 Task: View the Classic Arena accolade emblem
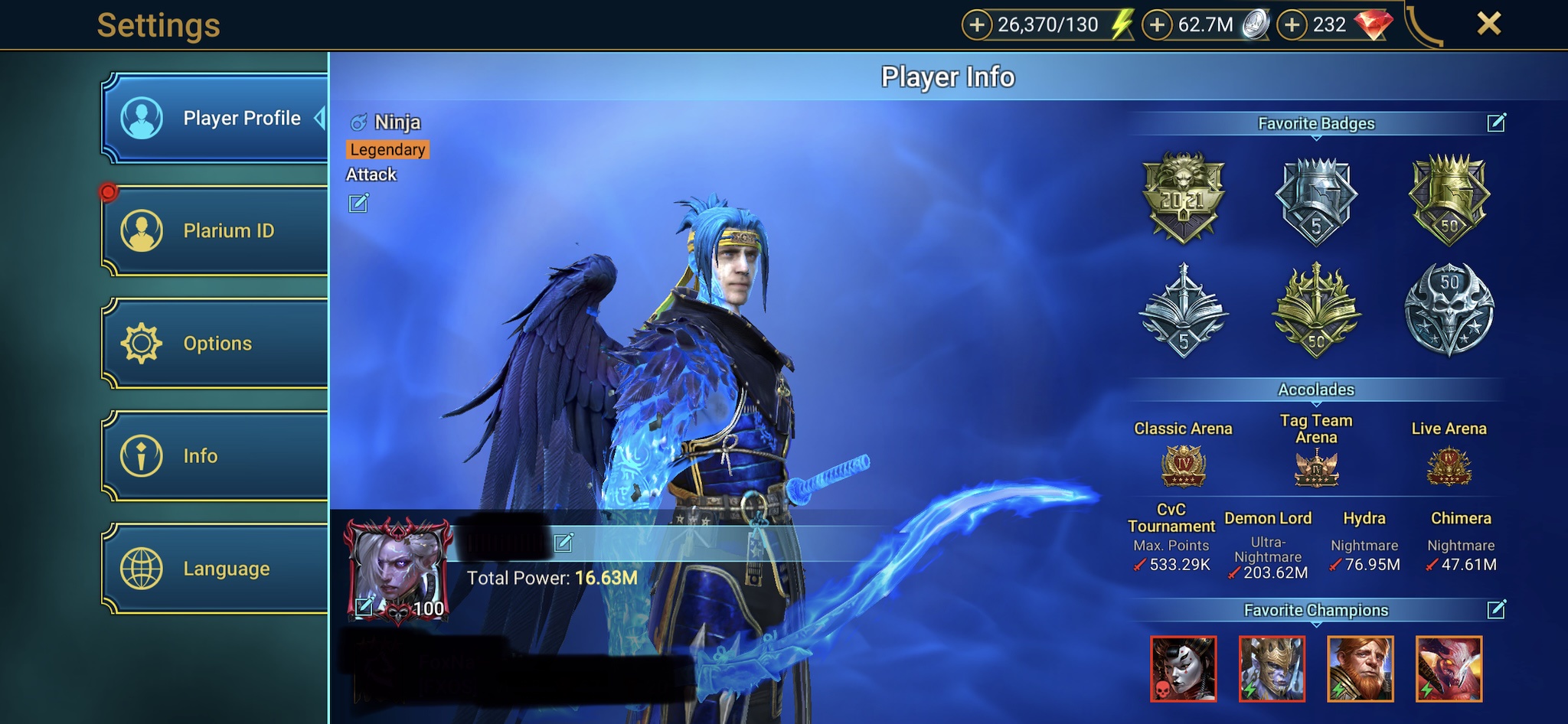1183,466
